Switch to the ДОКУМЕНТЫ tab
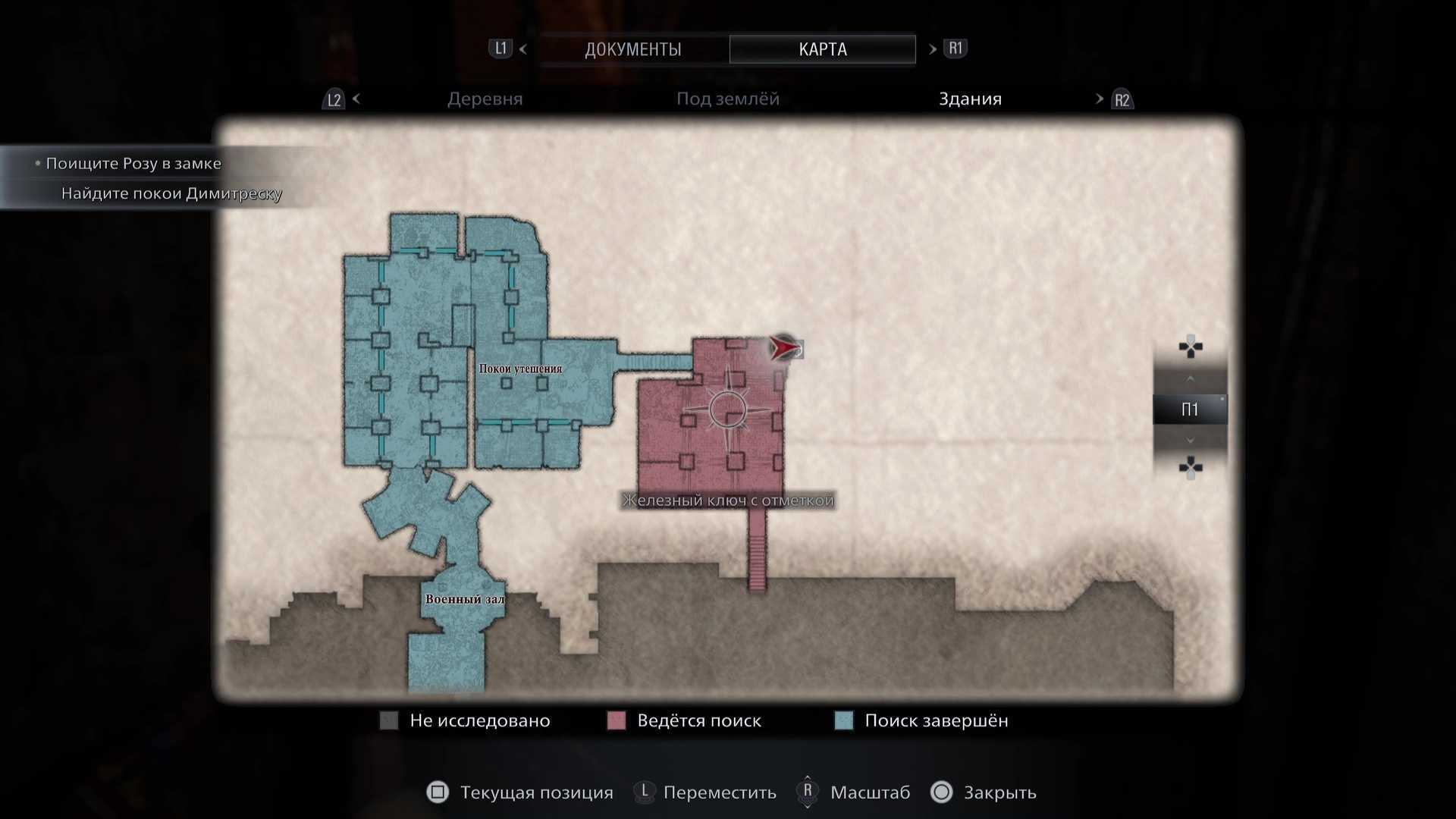The height and width of the screenshot is (819, 1456). pyautogui.click(x=632, y=49)
